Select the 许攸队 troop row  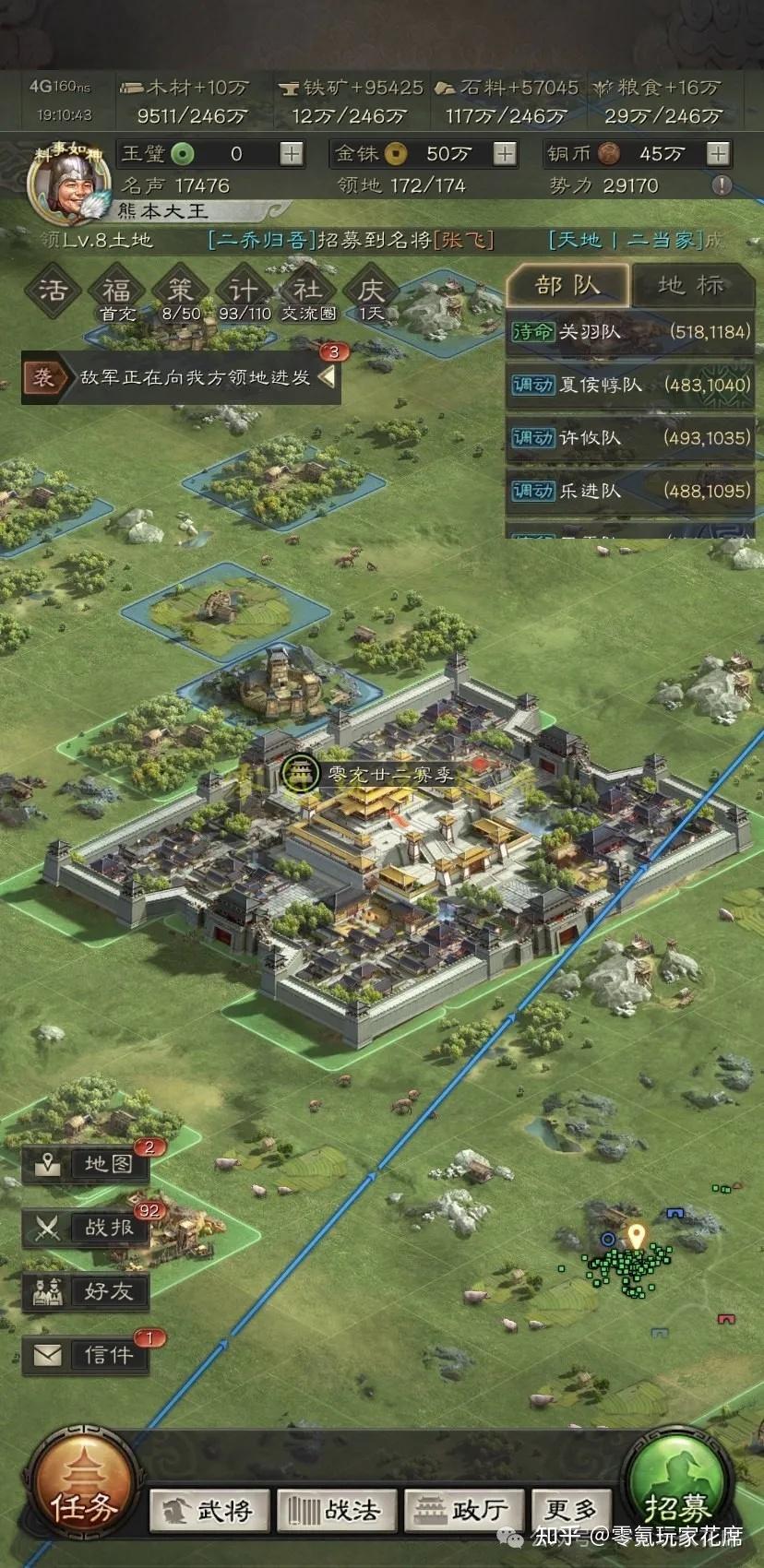[x=630, y=437]
